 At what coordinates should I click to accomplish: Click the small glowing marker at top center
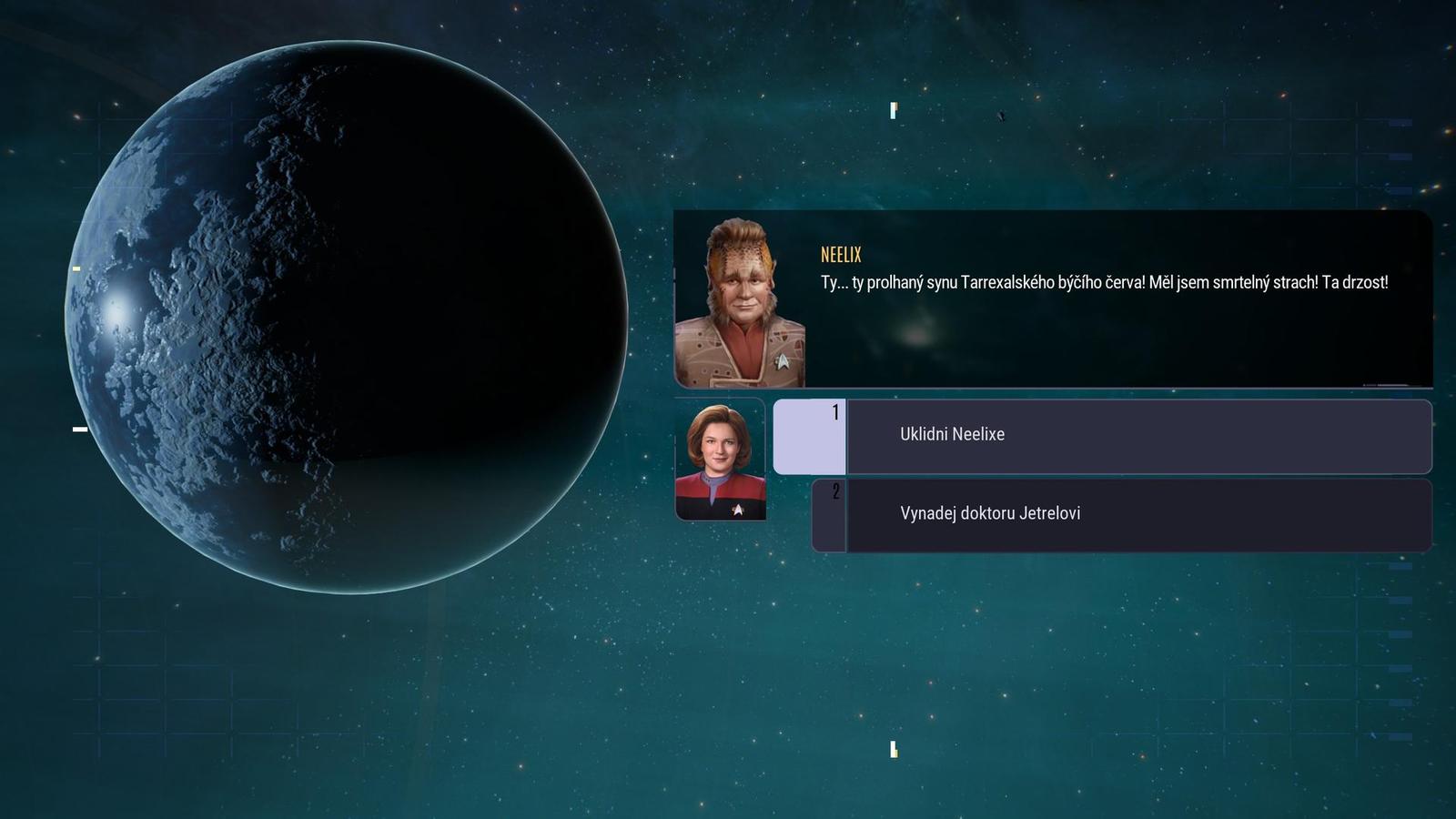click(x=893, y=111)
